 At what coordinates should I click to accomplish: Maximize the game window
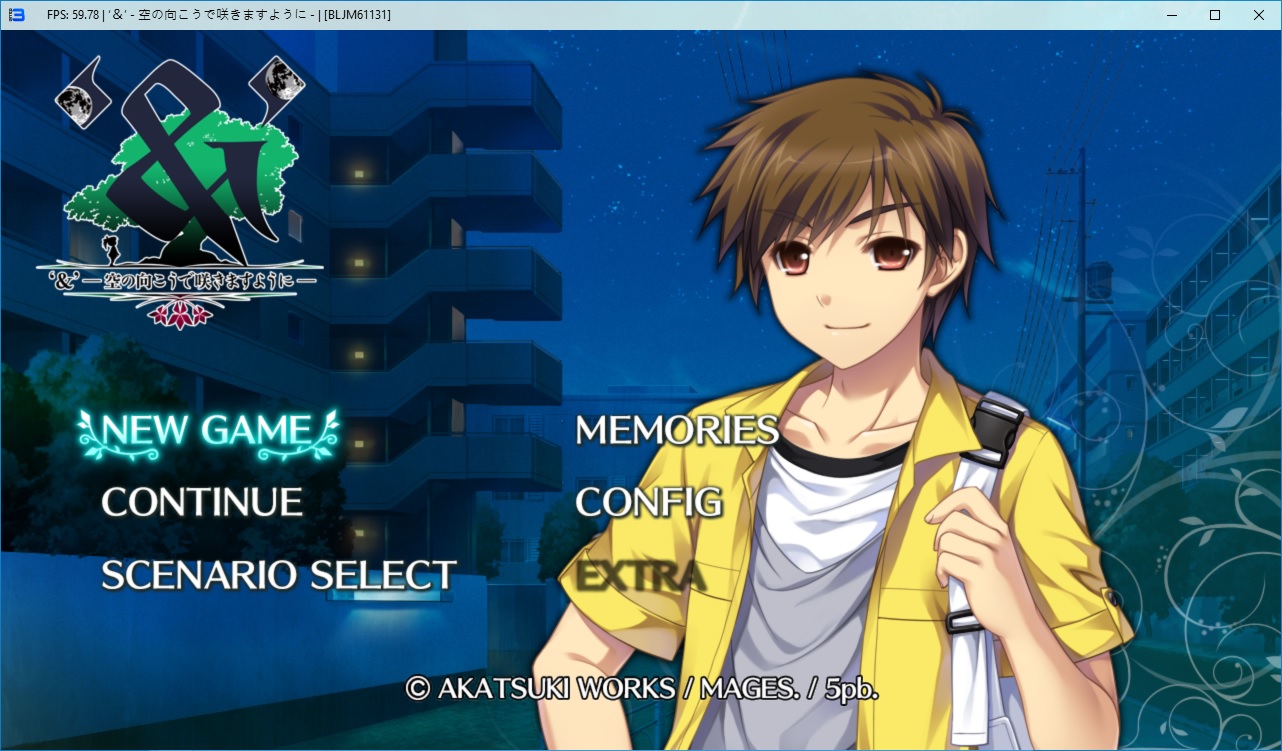point(1214,15)
